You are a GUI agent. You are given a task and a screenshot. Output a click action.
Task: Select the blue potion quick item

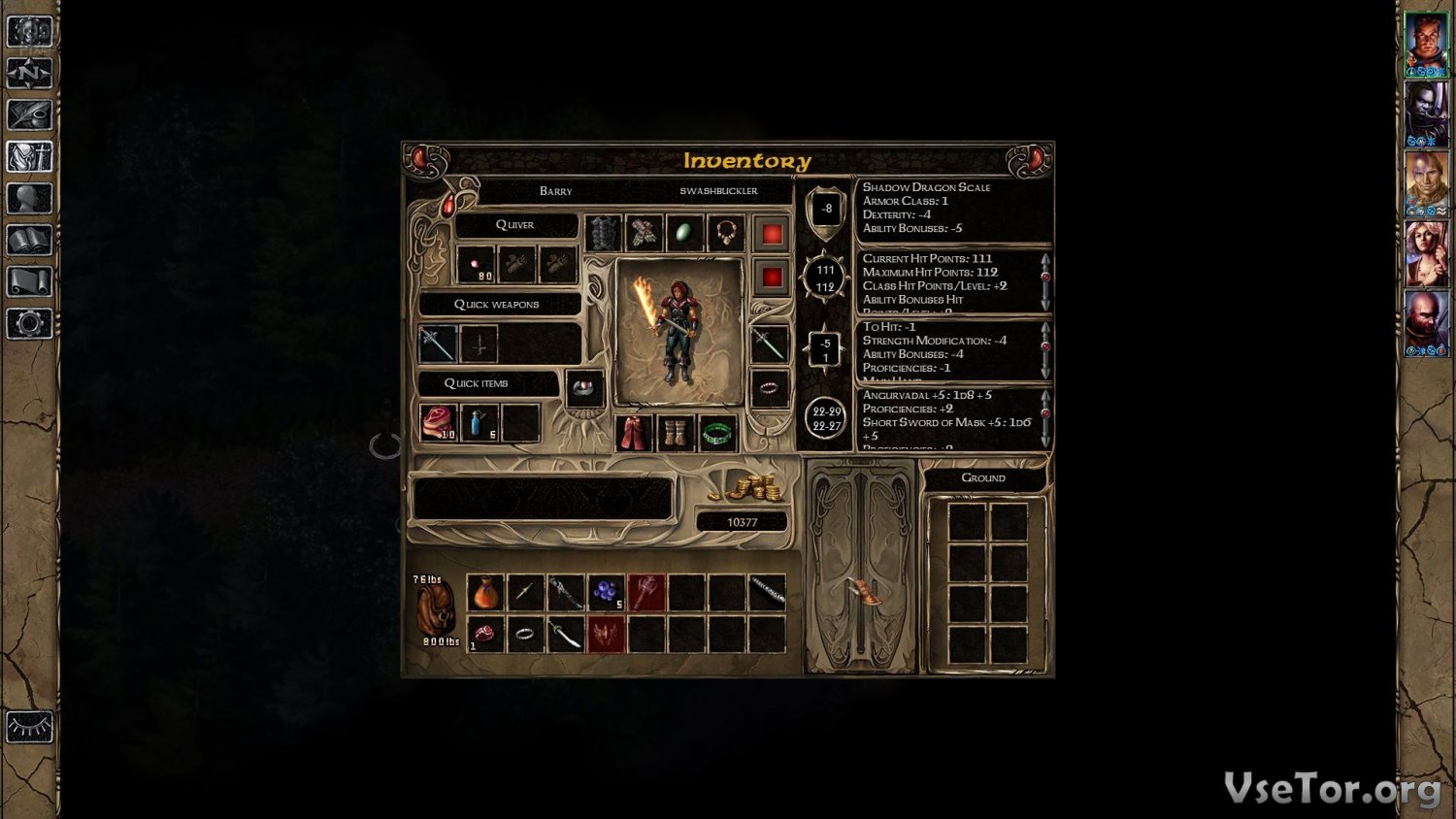(x=480, y=423)
